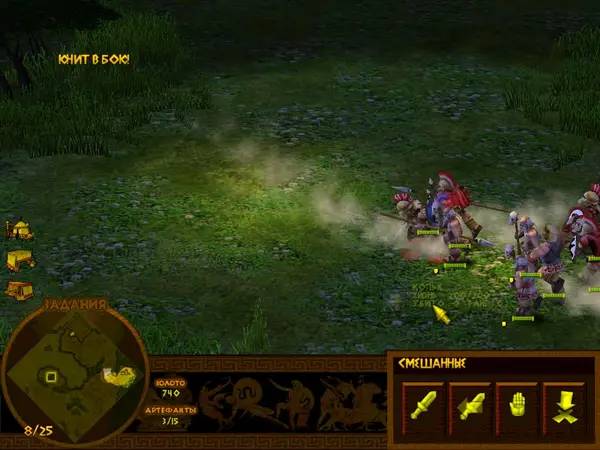Select the bottom yellow building icon
600x450 pixels.
point(18,290)
